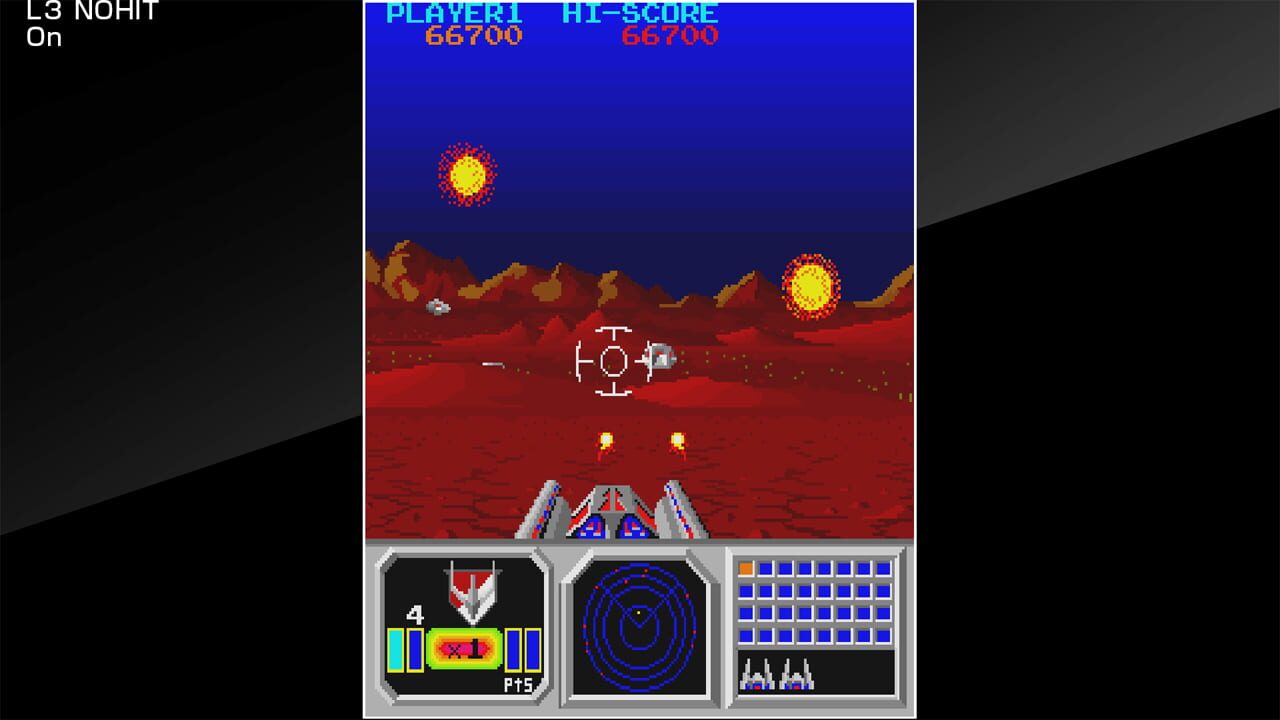Toggle the cyan energy bar segment

(x=395, y=648)
